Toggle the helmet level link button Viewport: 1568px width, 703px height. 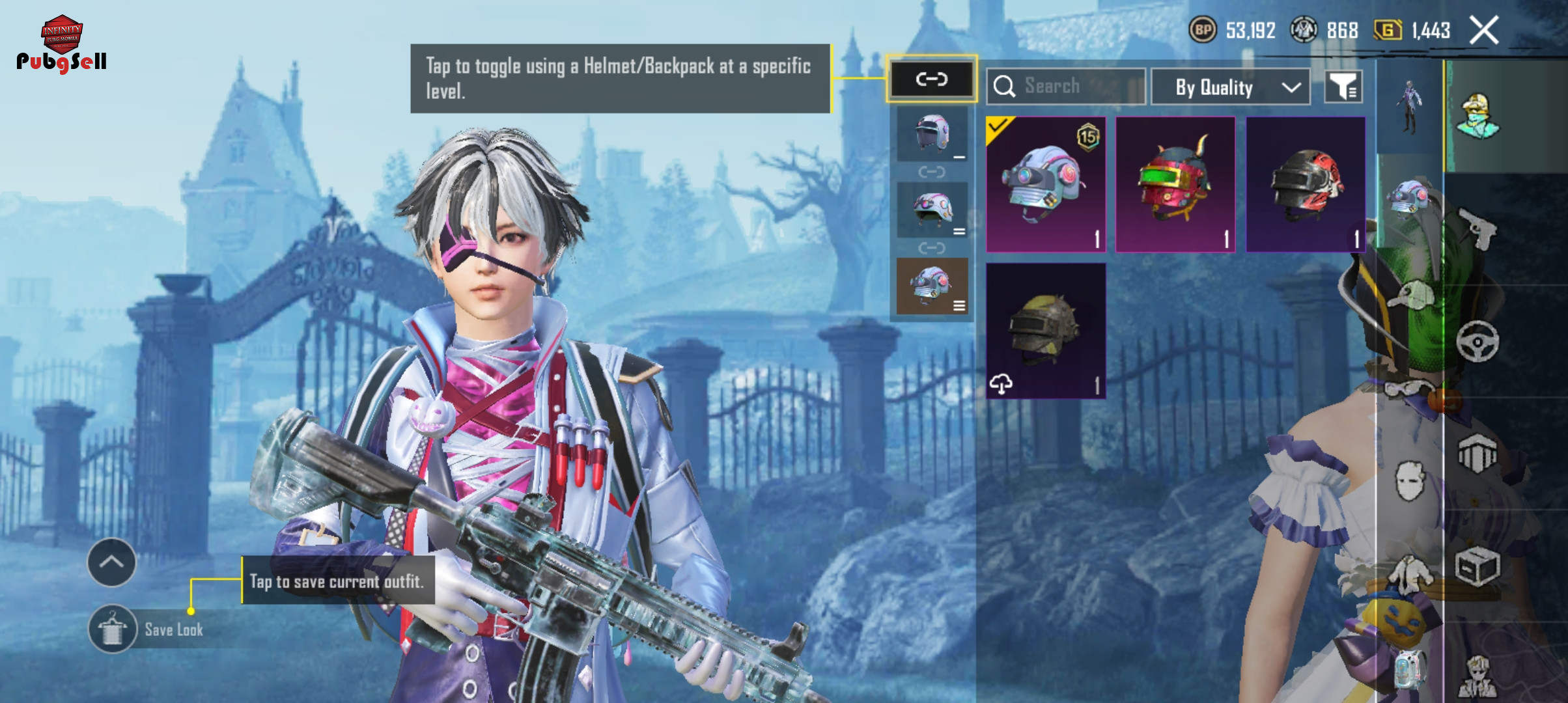(931, 79)
